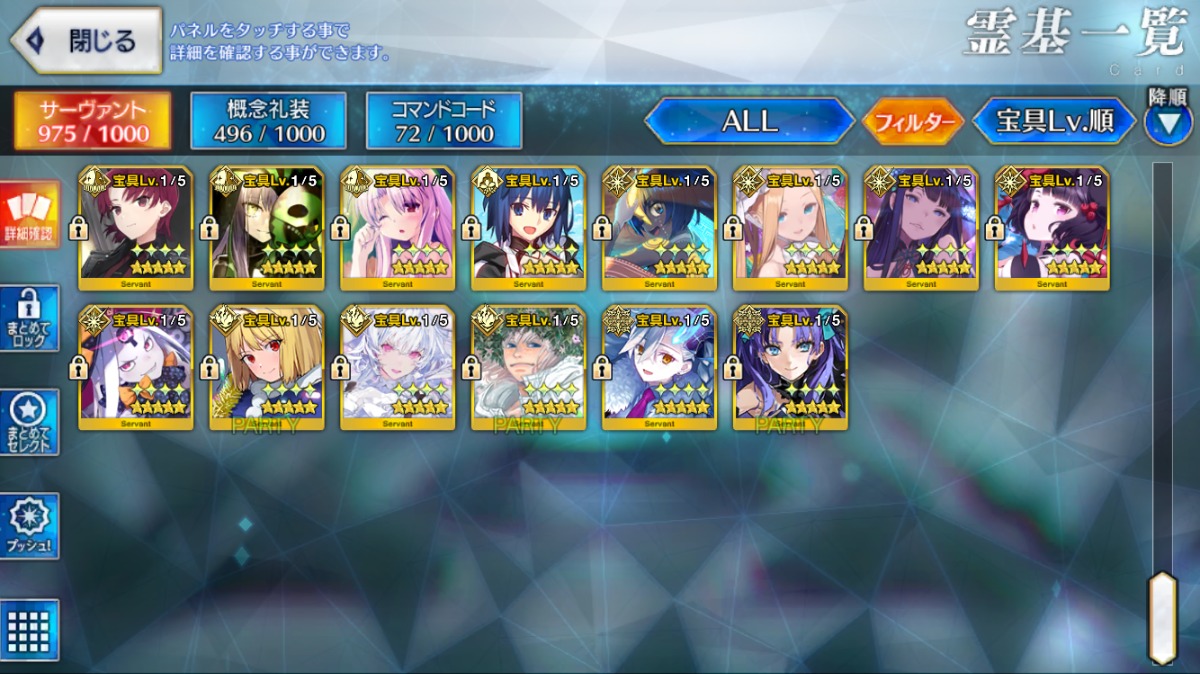Select the ALL class filter
Image resolution: width=1200 pixels, height=674 pixels.
coord(749,122)
